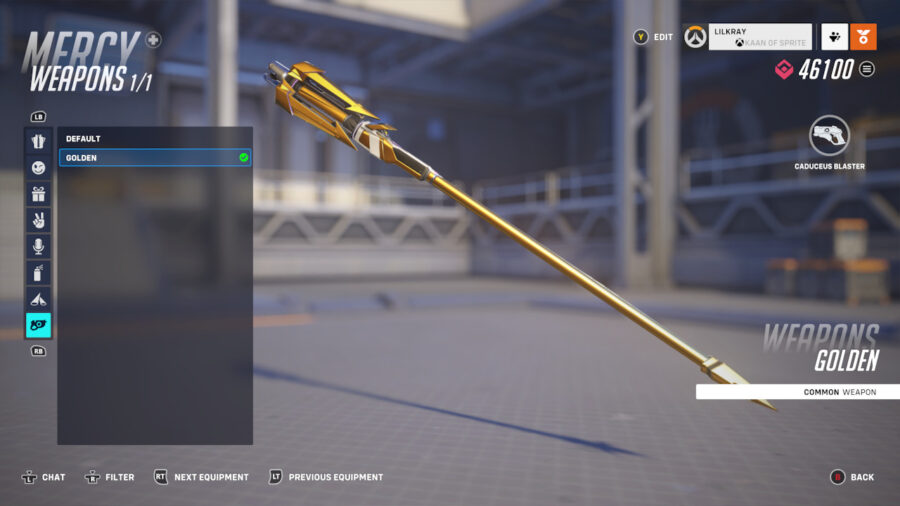Switch to the spray can Sprays tab
The height and width of the screenshot is (506, 900).
pyautogui.click(x=38, y=272)
